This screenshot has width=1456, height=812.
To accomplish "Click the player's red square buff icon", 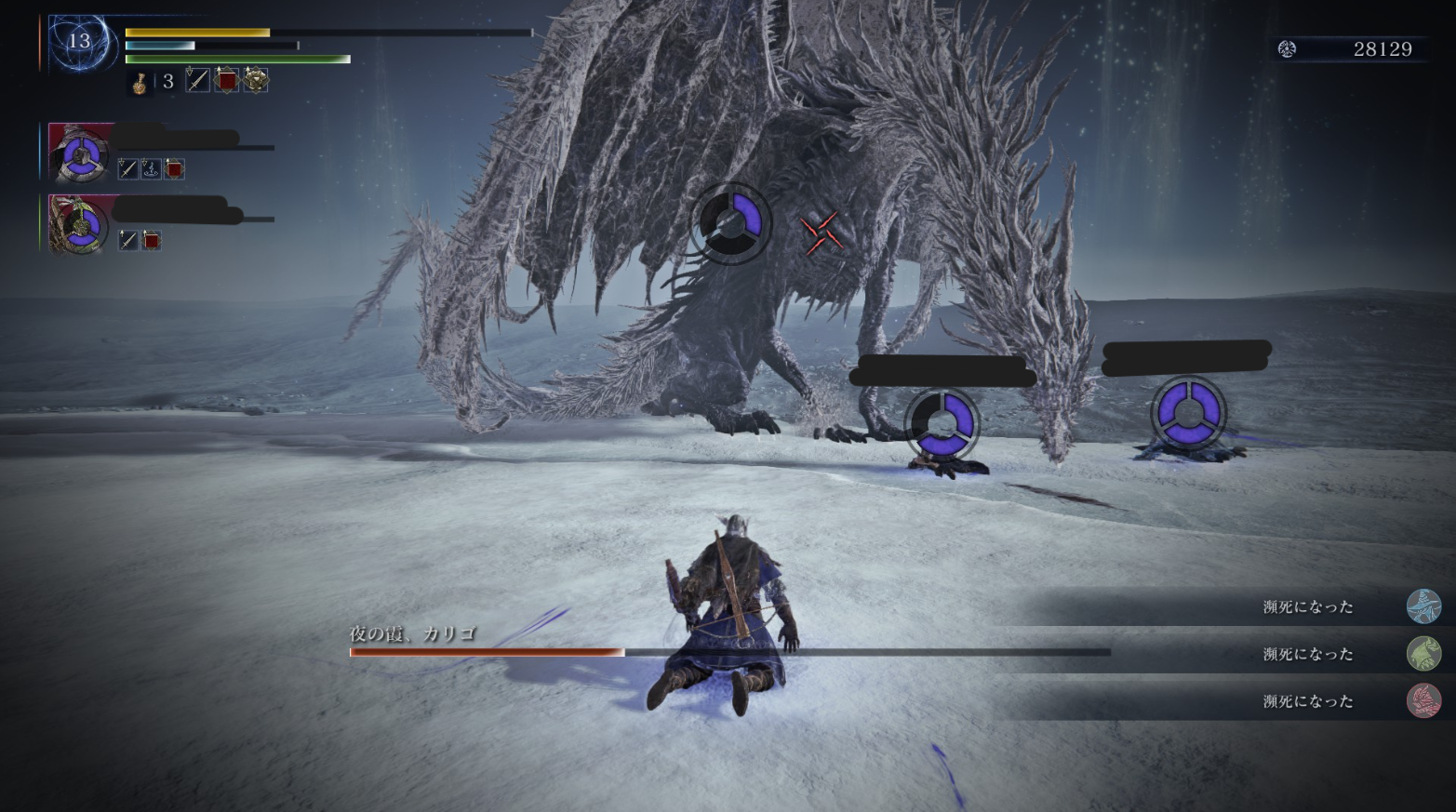I will pos(226,81).
